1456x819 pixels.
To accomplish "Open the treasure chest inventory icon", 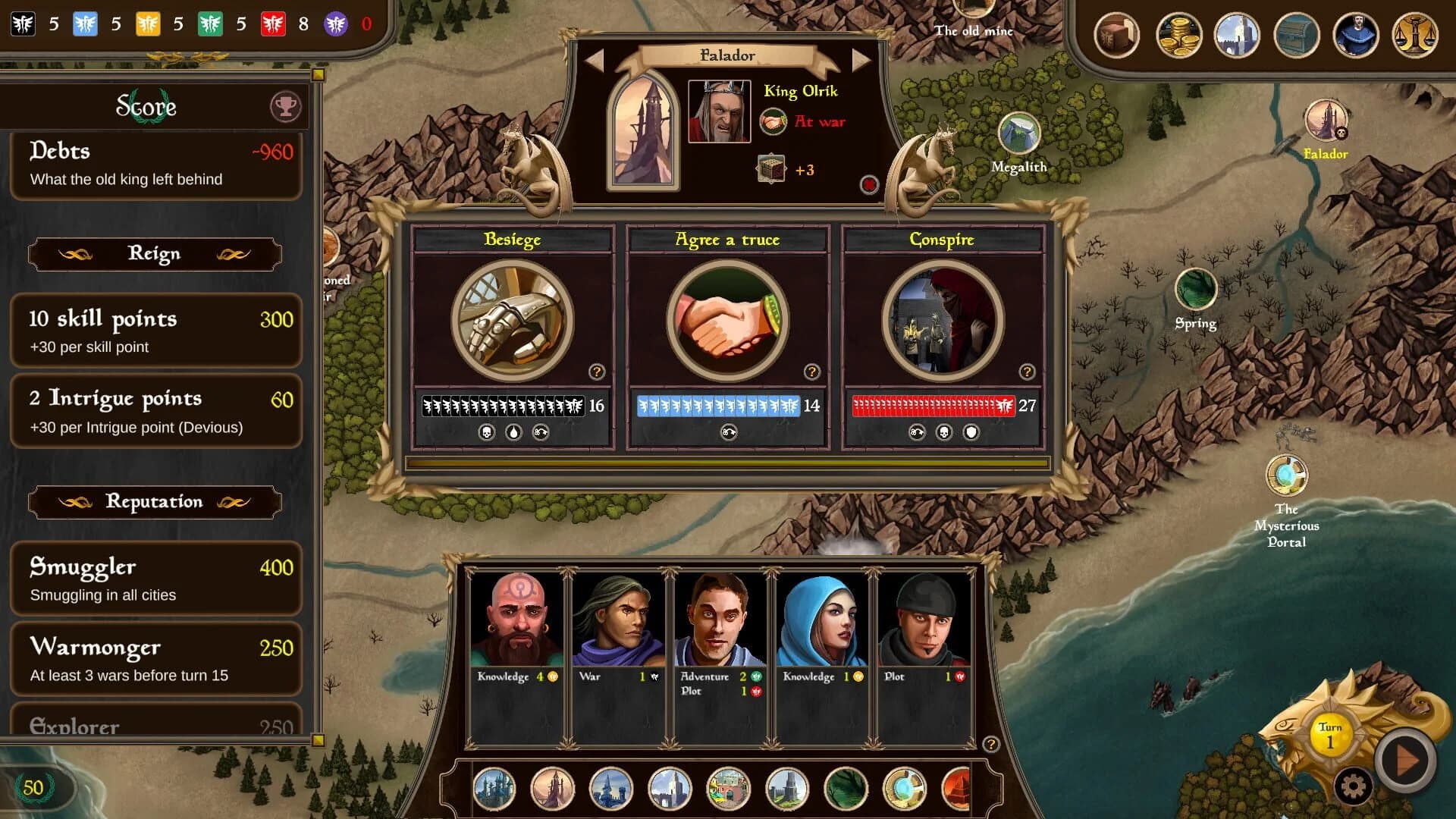I will click(1297, 34).
